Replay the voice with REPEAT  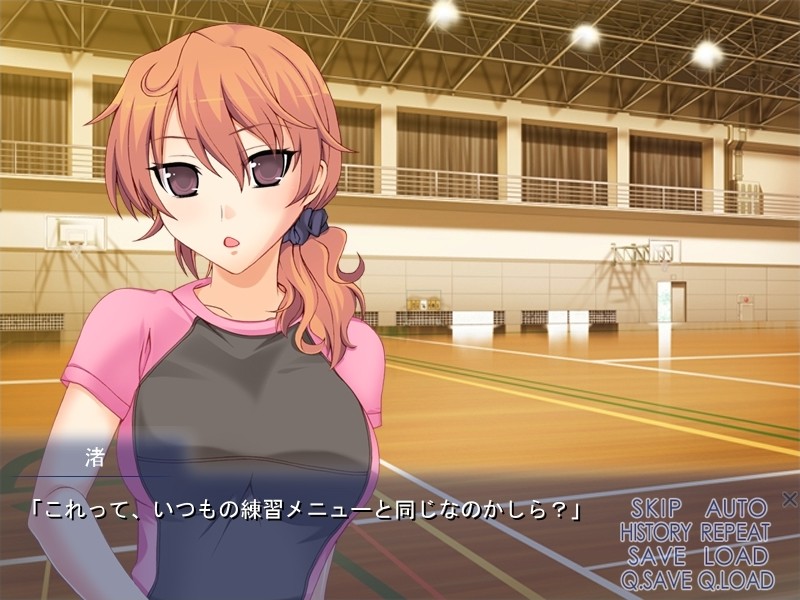[735, 532]
